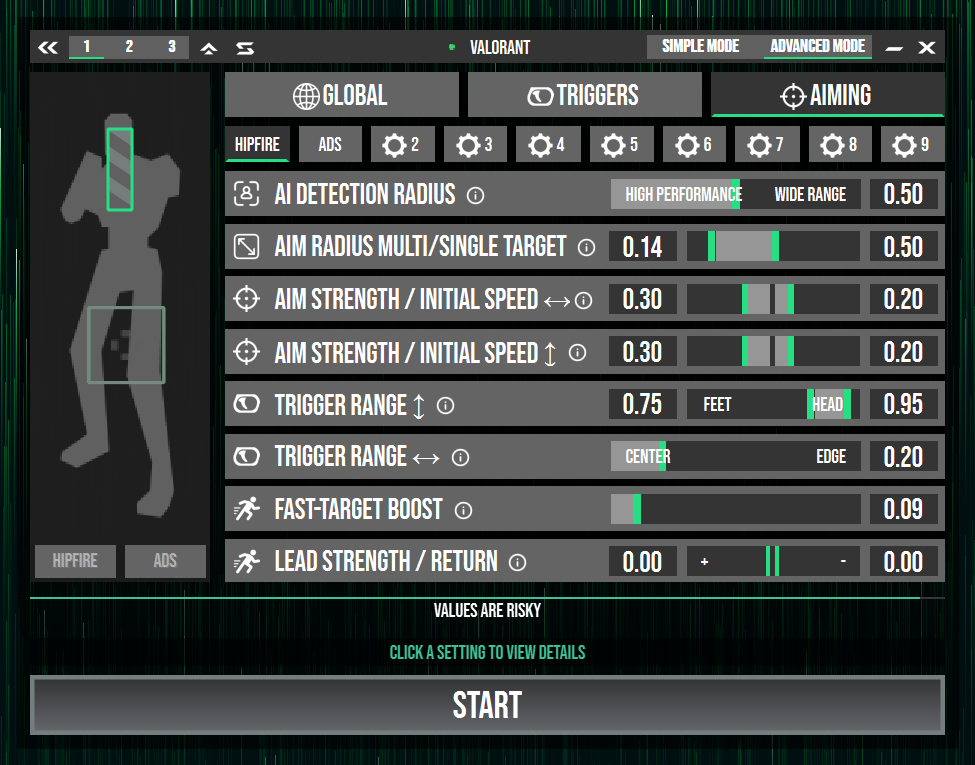Select the AIMING tab
The image size is (975, 765).
tap(827, 95)
